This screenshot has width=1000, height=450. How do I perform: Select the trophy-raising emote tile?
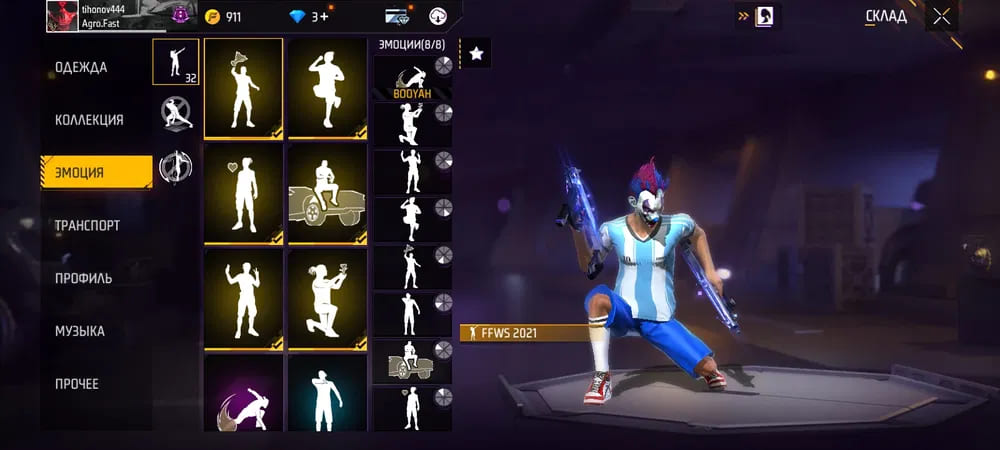click(244, 88)
